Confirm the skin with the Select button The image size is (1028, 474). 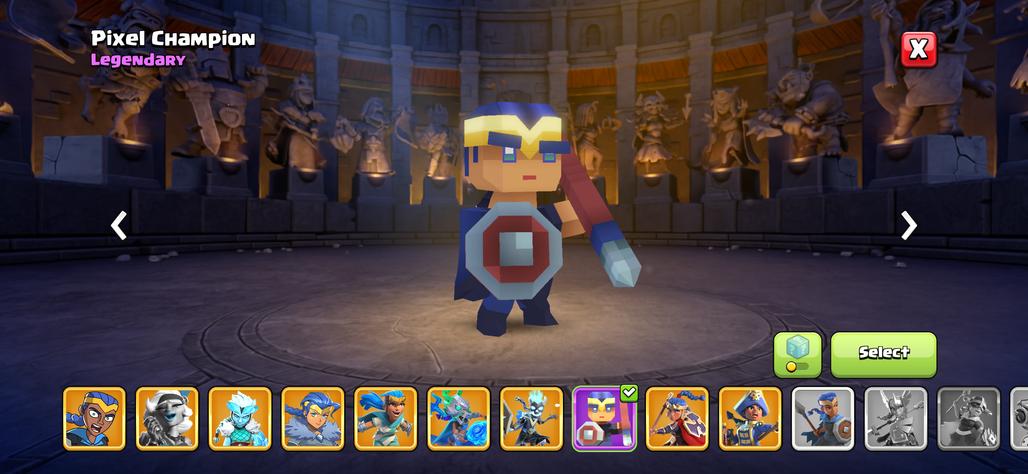pos(883,354)
